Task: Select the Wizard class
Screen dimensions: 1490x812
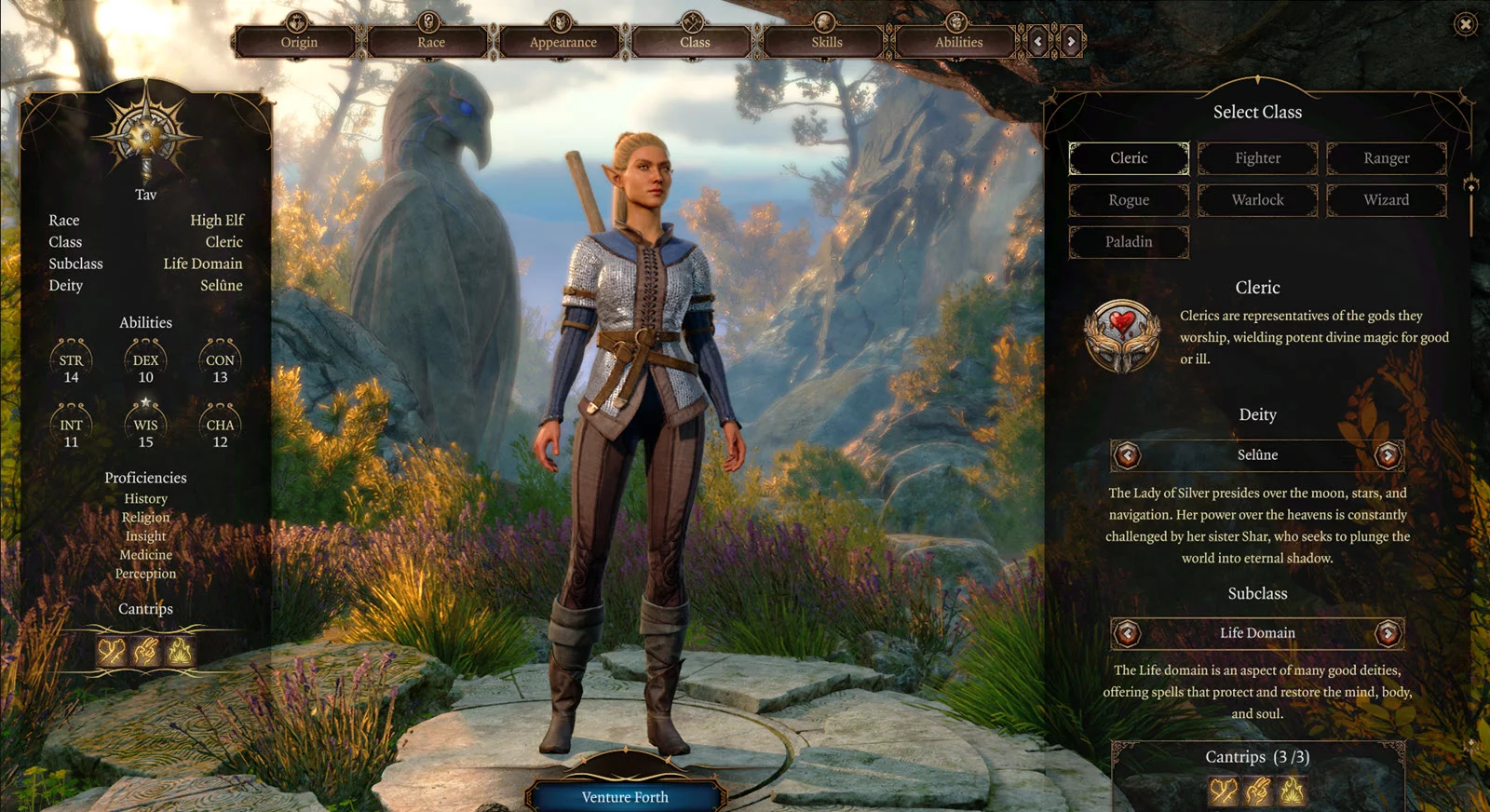Action: (x=1386, y=200)
